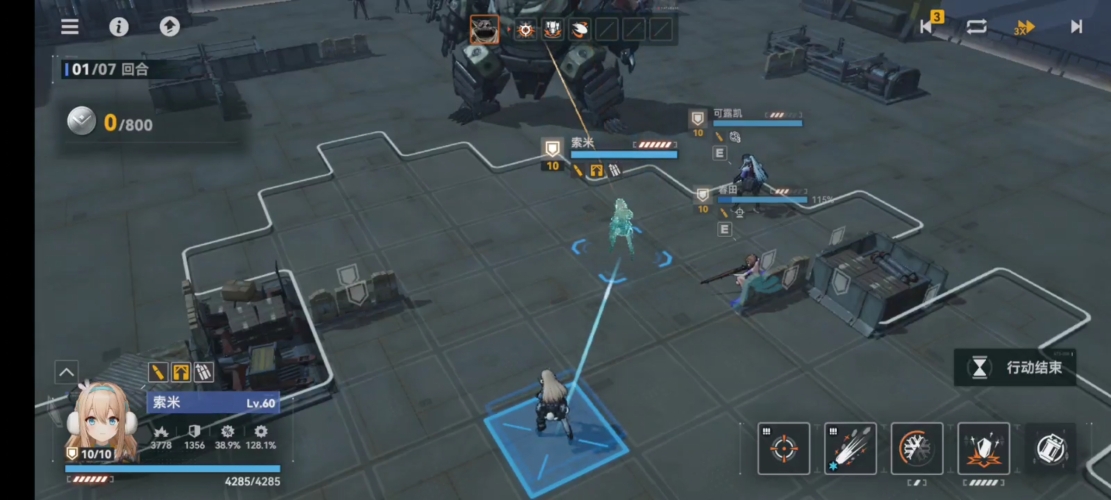Skip to the end with the next button
The image size is (1111, 500).
pos(1076,27)
